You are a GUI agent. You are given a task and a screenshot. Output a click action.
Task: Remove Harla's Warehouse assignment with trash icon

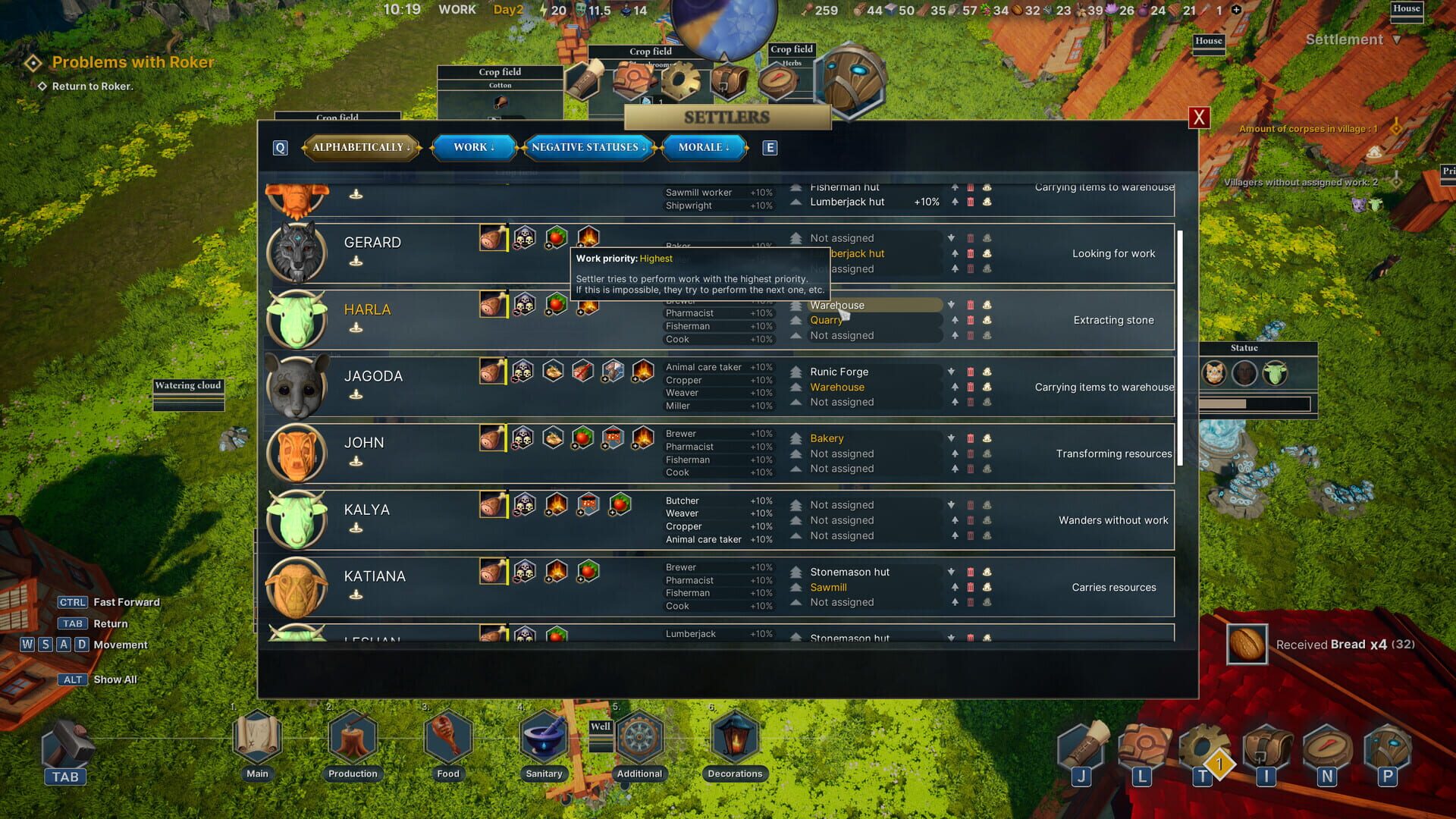[x=971, y=305]
